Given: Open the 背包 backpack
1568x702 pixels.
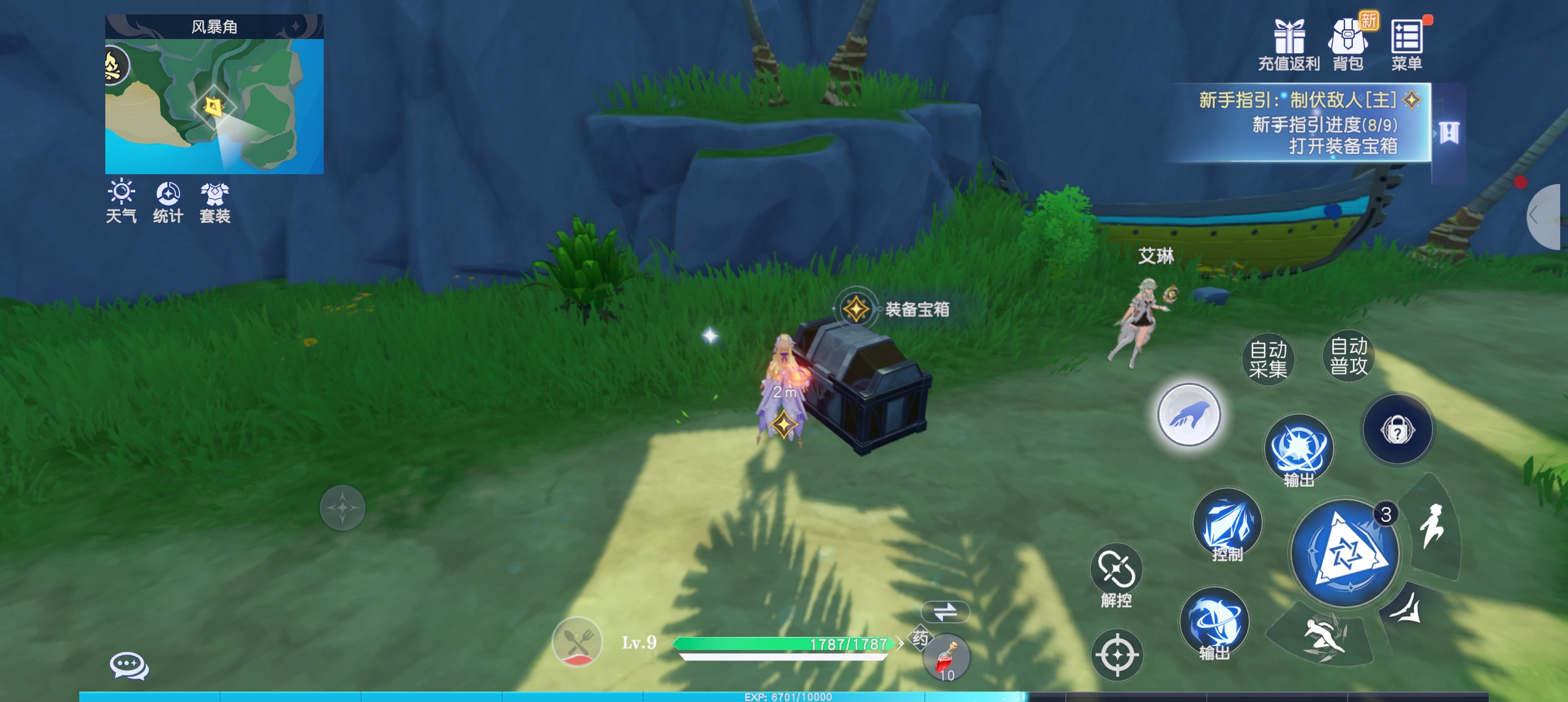Looking at the screenshot, I should (x=1348, y=44).
